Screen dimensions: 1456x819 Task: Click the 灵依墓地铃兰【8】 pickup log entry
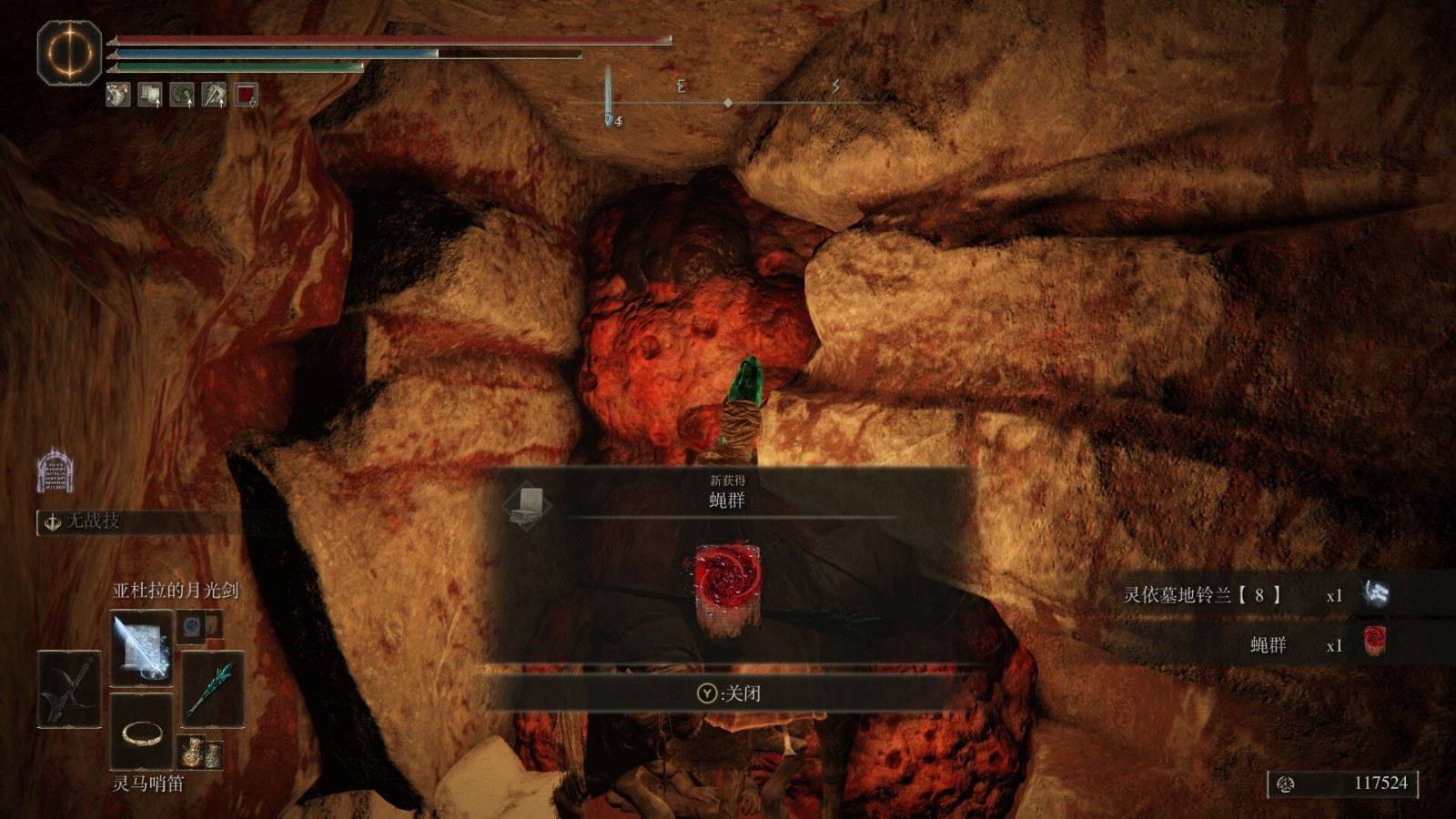tap(1256, 595)
